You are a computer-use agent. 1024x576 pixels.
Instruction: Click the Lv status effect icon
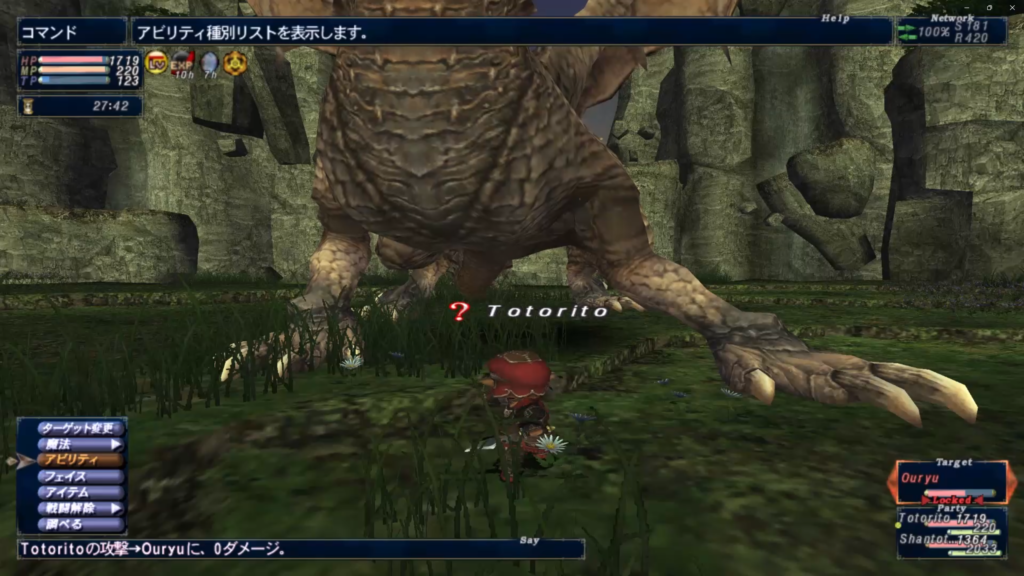157,64
